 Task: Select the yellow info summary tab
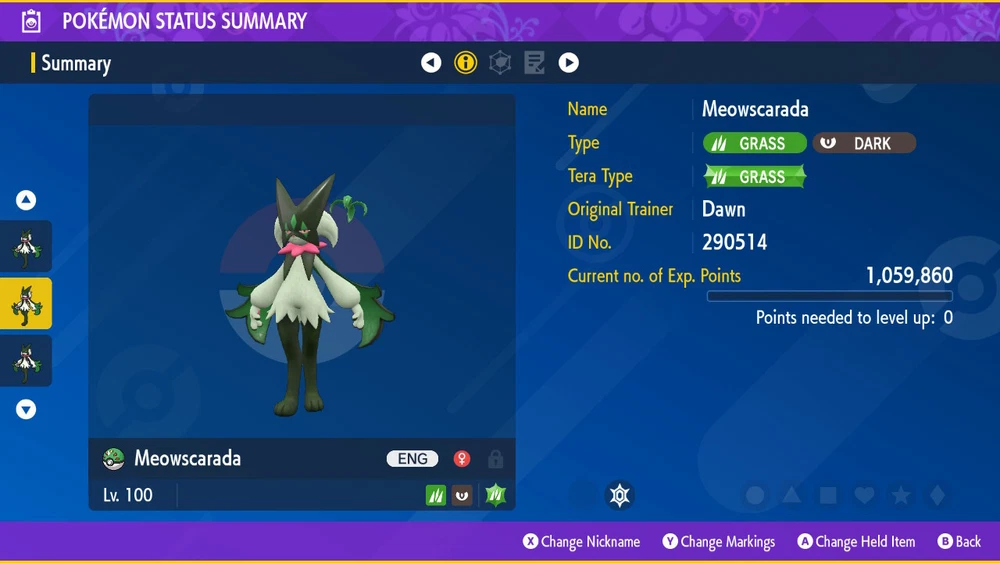click(466, 63)
